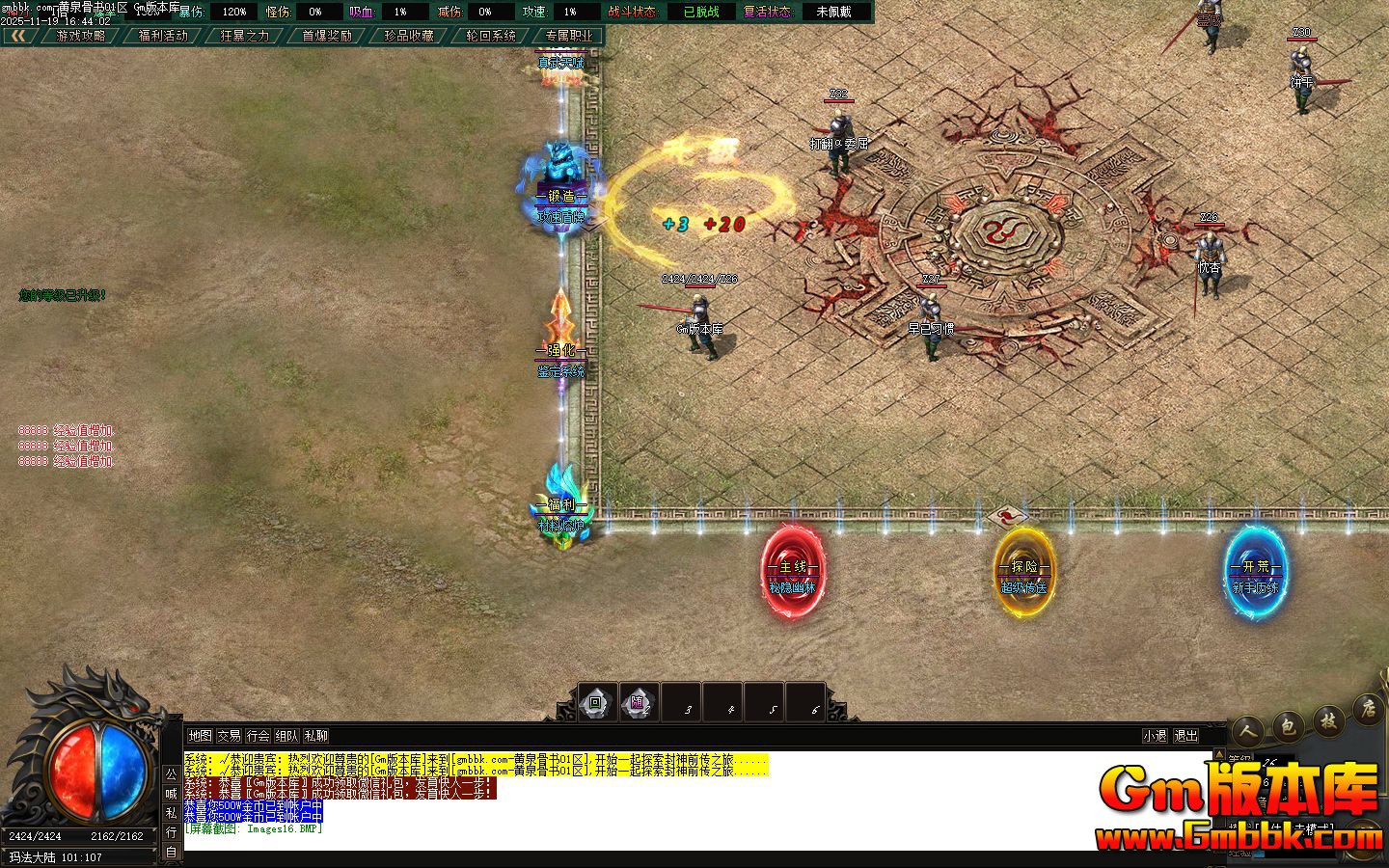Expand the 专属职业 exclusive class menu
Viewport: 1389px width, 868px height.
(x=568, y=35)
